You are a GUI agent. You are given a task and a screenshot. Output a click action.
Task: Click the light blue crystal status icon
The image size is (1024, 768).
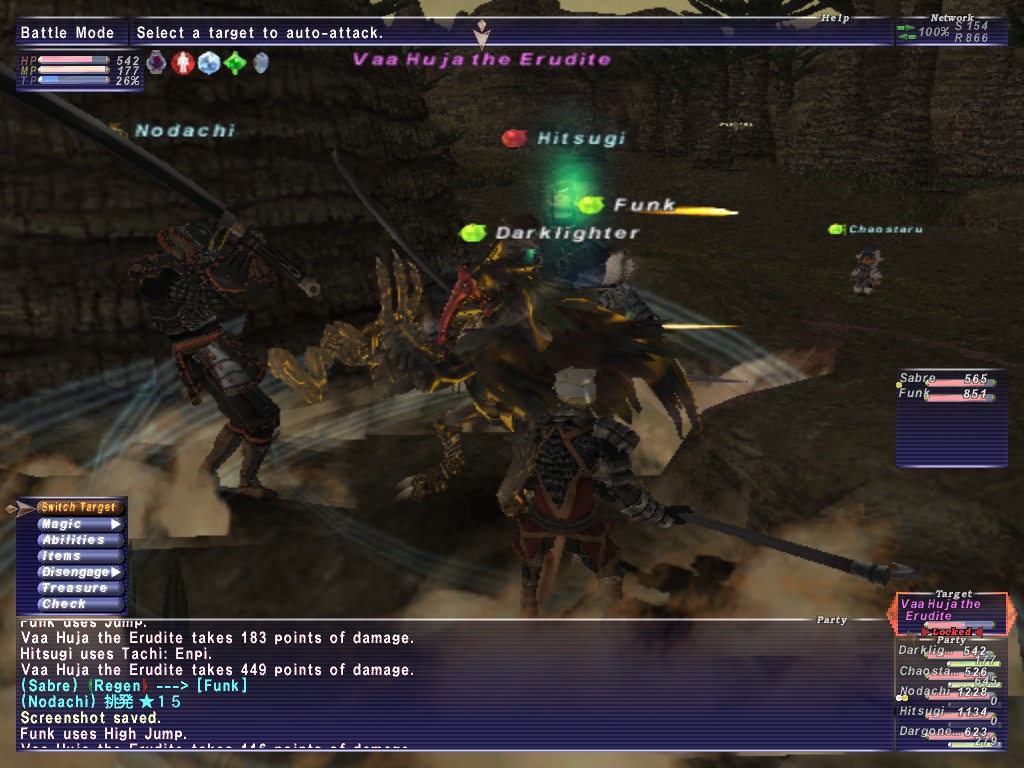click(x=208, y=63)
